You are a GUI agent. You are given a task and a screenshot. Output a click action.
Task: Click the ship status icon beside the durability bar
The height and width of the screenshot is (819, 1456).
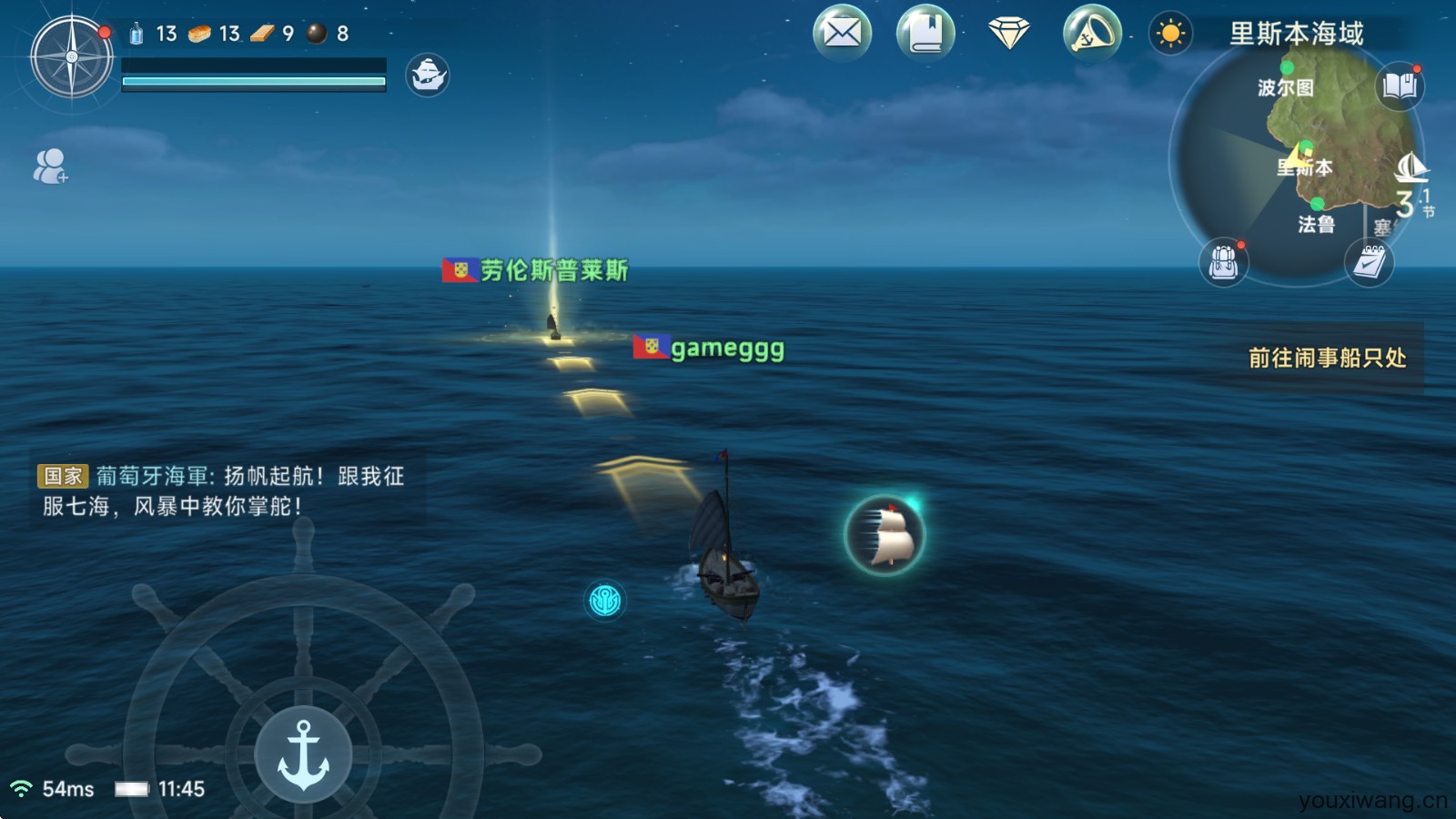coord(428,75)
